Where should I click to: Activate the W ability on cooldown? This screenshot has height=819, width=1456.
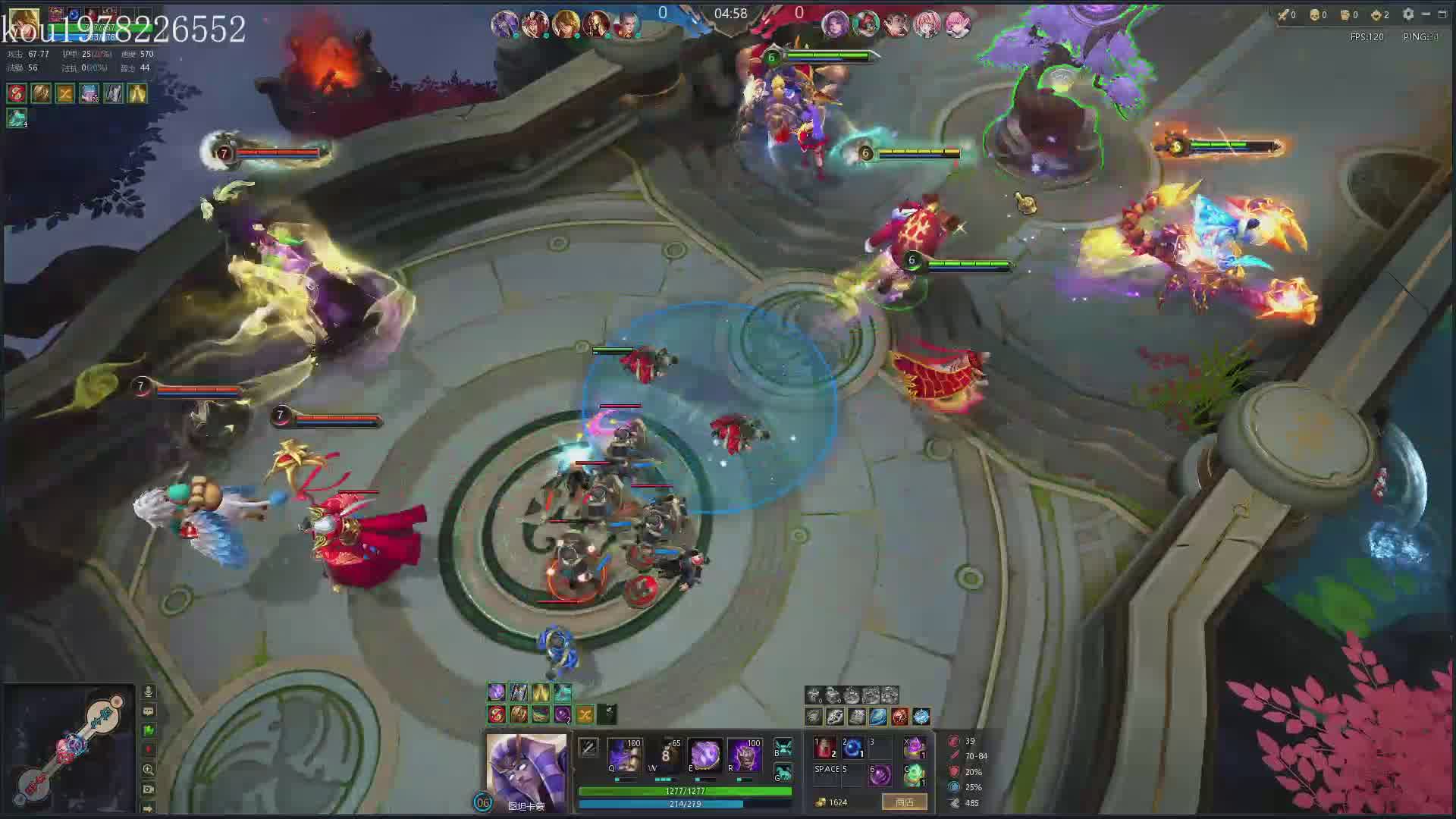(x=665, y=755)
